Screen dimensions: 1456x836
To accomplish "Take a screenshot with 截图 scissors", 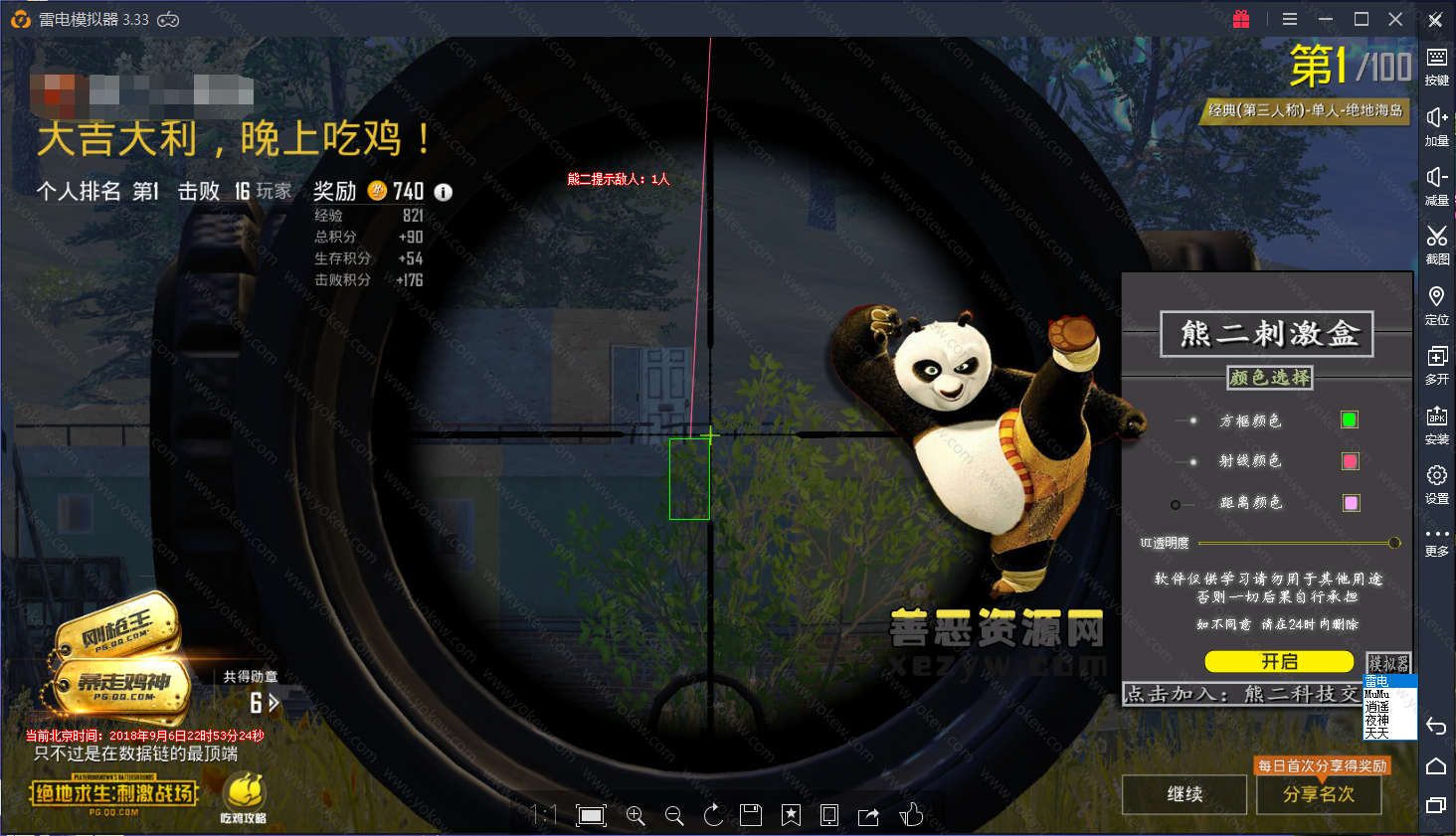I will pos(1436,243).
